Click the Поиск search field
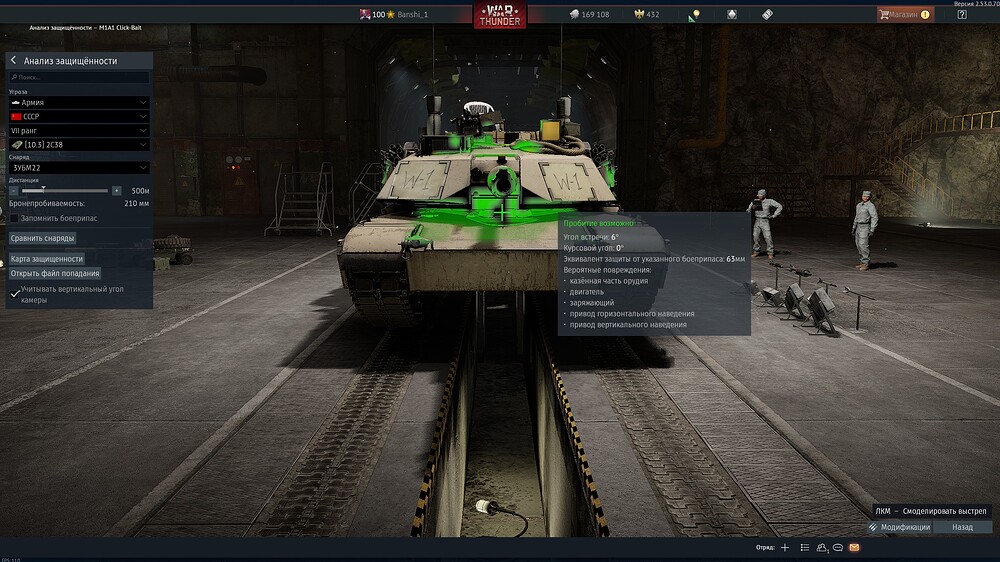The image size is (1000, 562). pos(80,77)
